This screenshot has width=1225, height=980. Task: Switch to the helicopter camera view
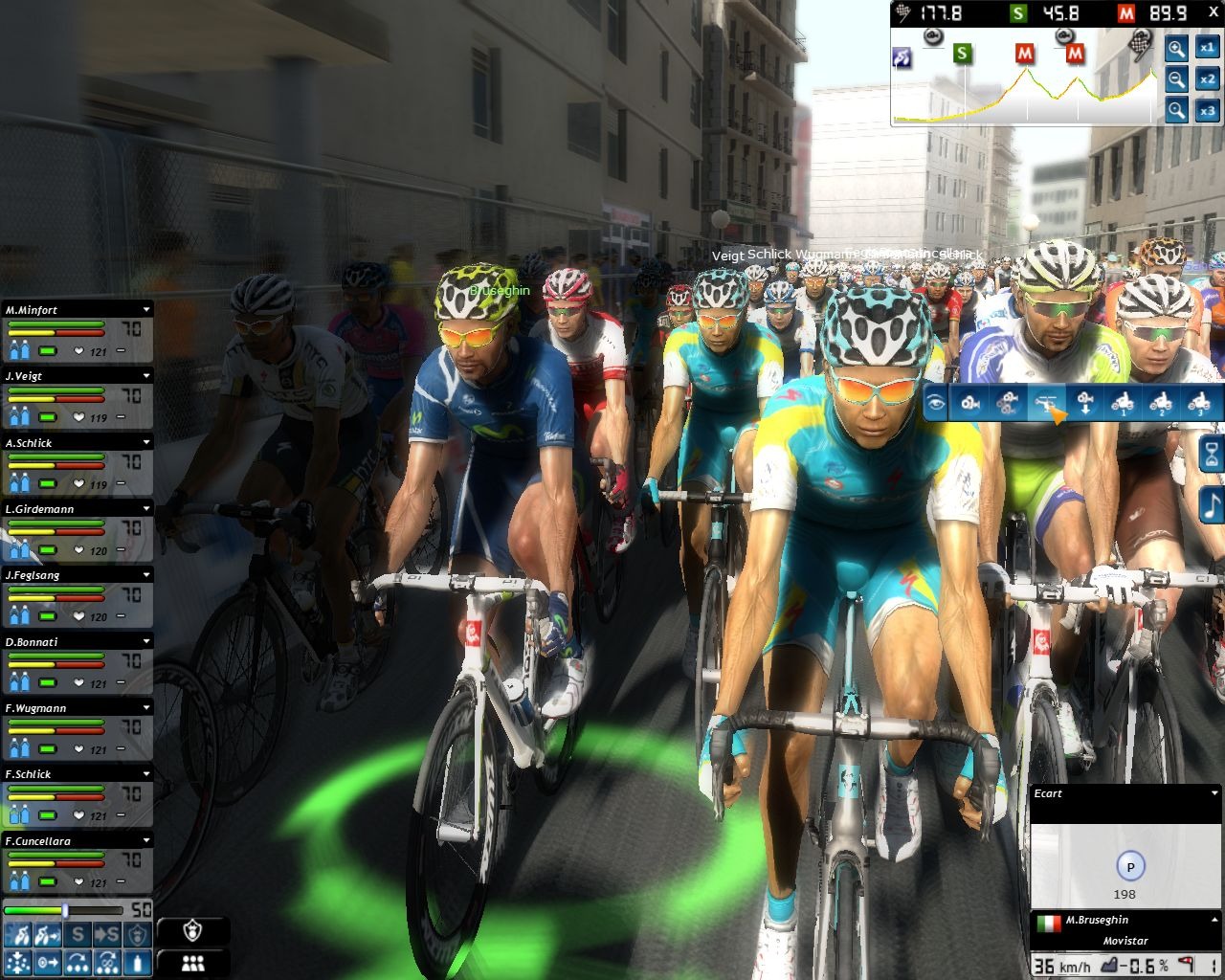(x=1047, y=403)
